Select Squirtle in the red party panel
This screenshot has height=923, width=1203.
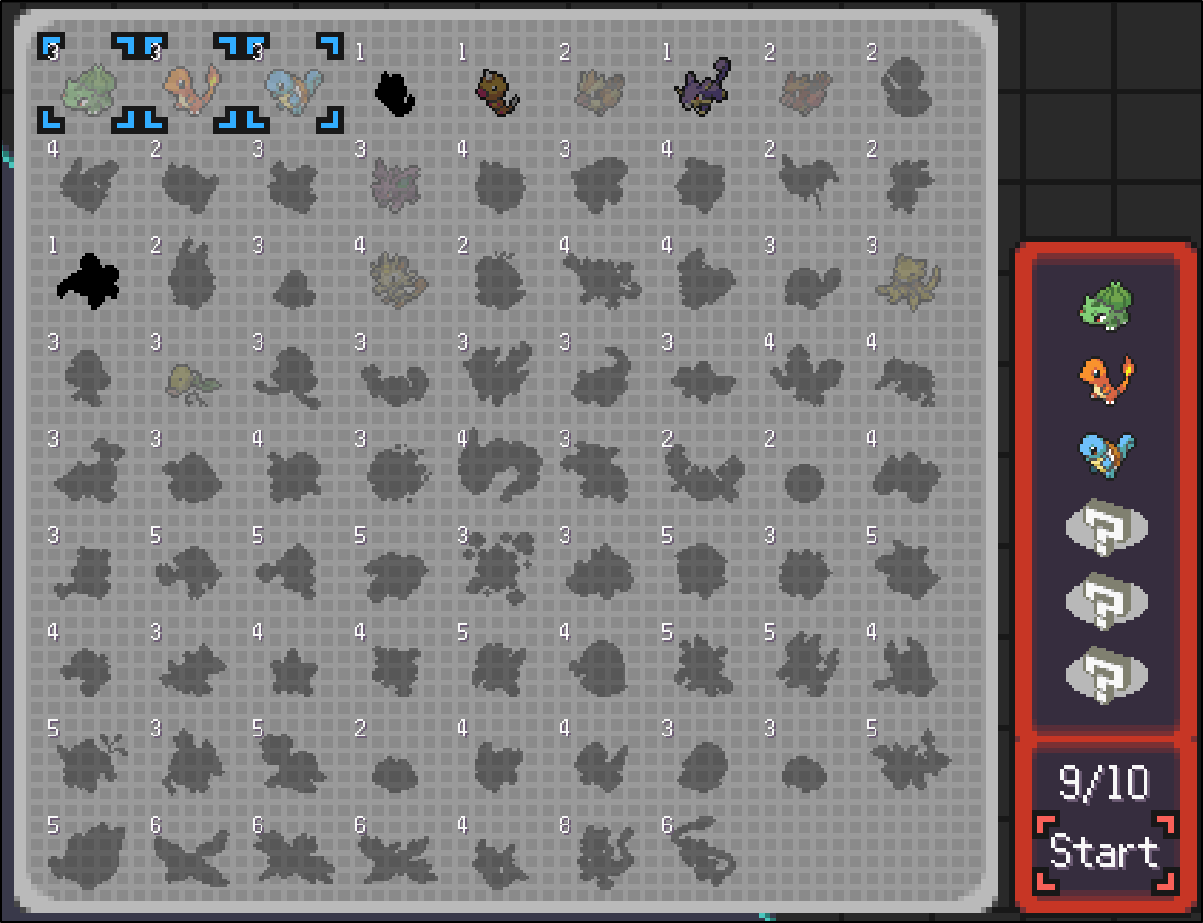[x=1104, y=453]
